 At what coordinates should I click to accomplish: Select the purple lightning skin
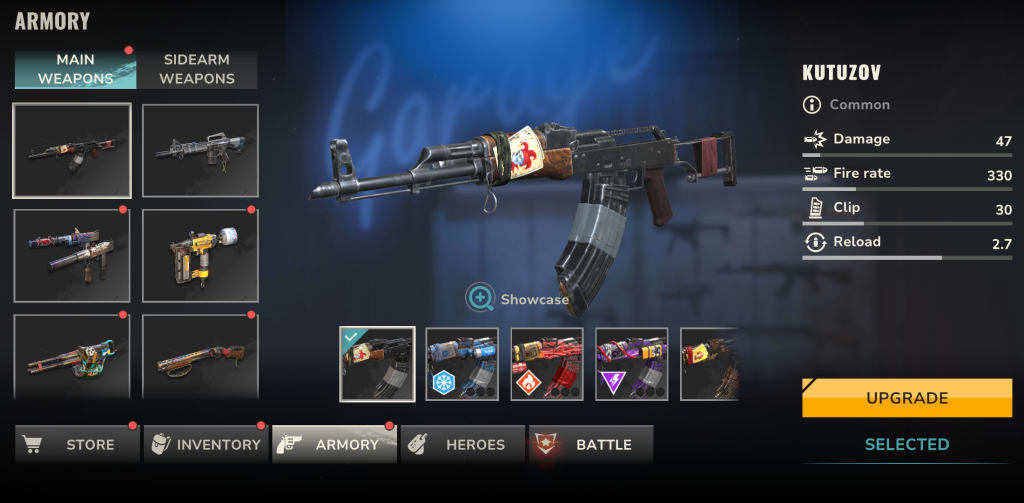(x=632, y=364)
